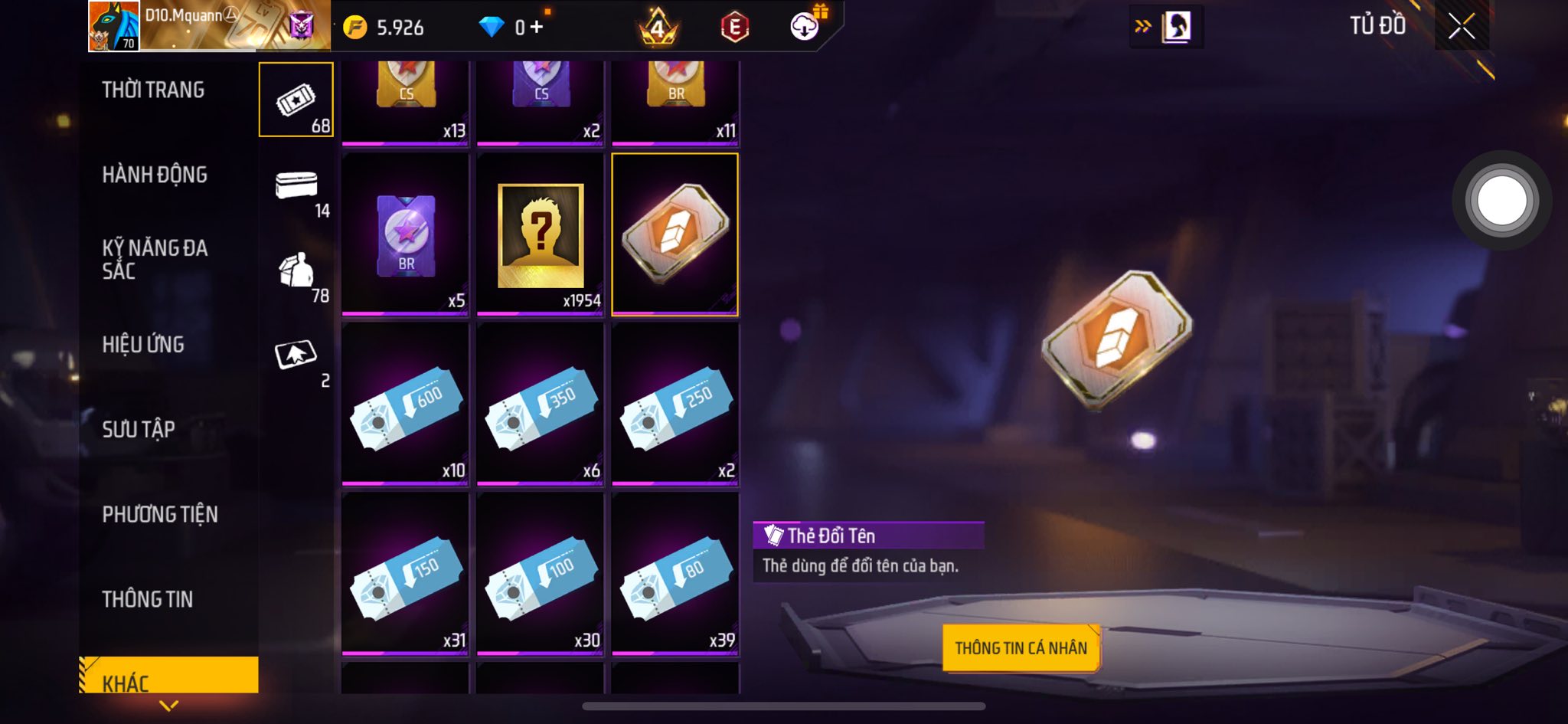Choose the 600 diamond discount voucher
This screenshot has width=1568, height=724.
pyautogui.click(x=405, y=404)
